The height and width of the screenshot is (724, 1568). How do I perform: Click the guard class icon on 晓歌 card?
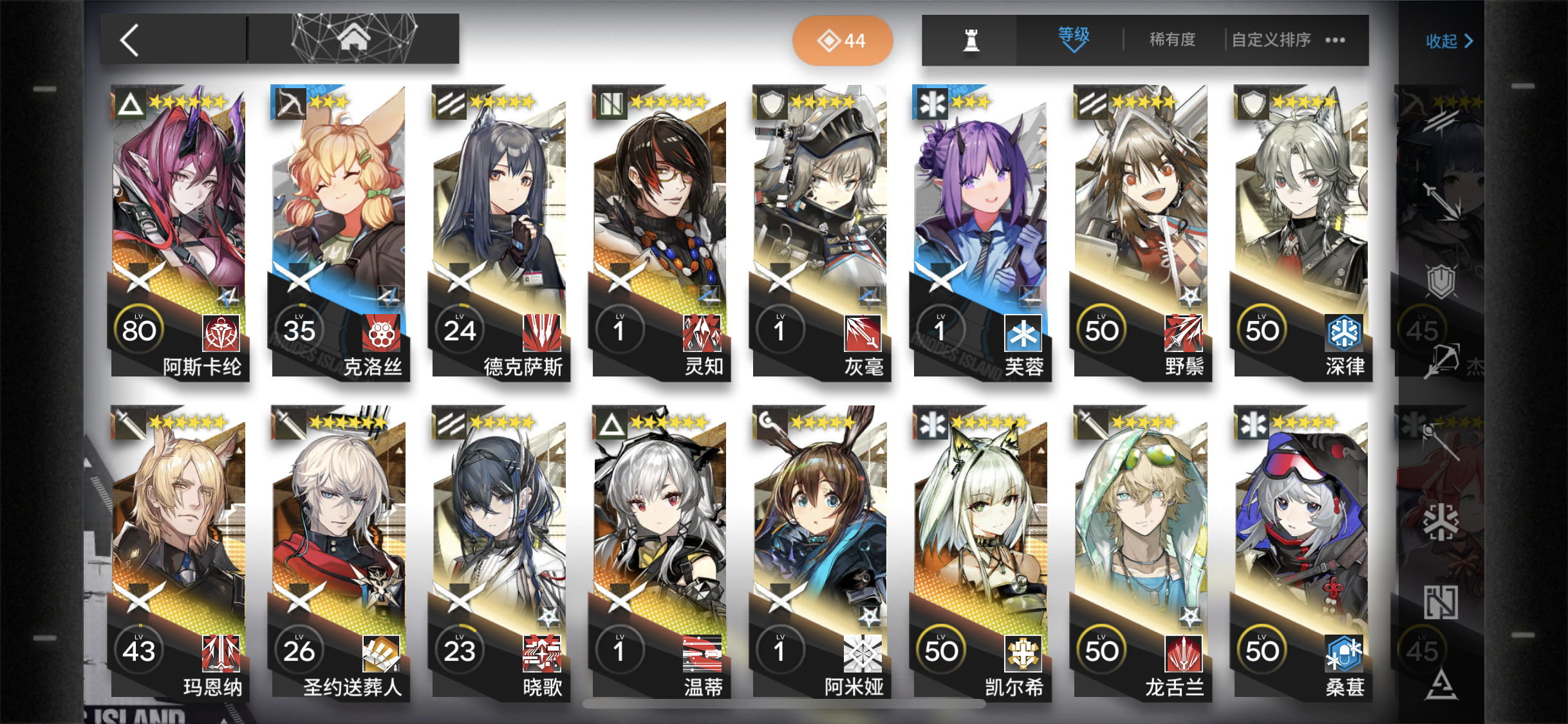point(449,425)
